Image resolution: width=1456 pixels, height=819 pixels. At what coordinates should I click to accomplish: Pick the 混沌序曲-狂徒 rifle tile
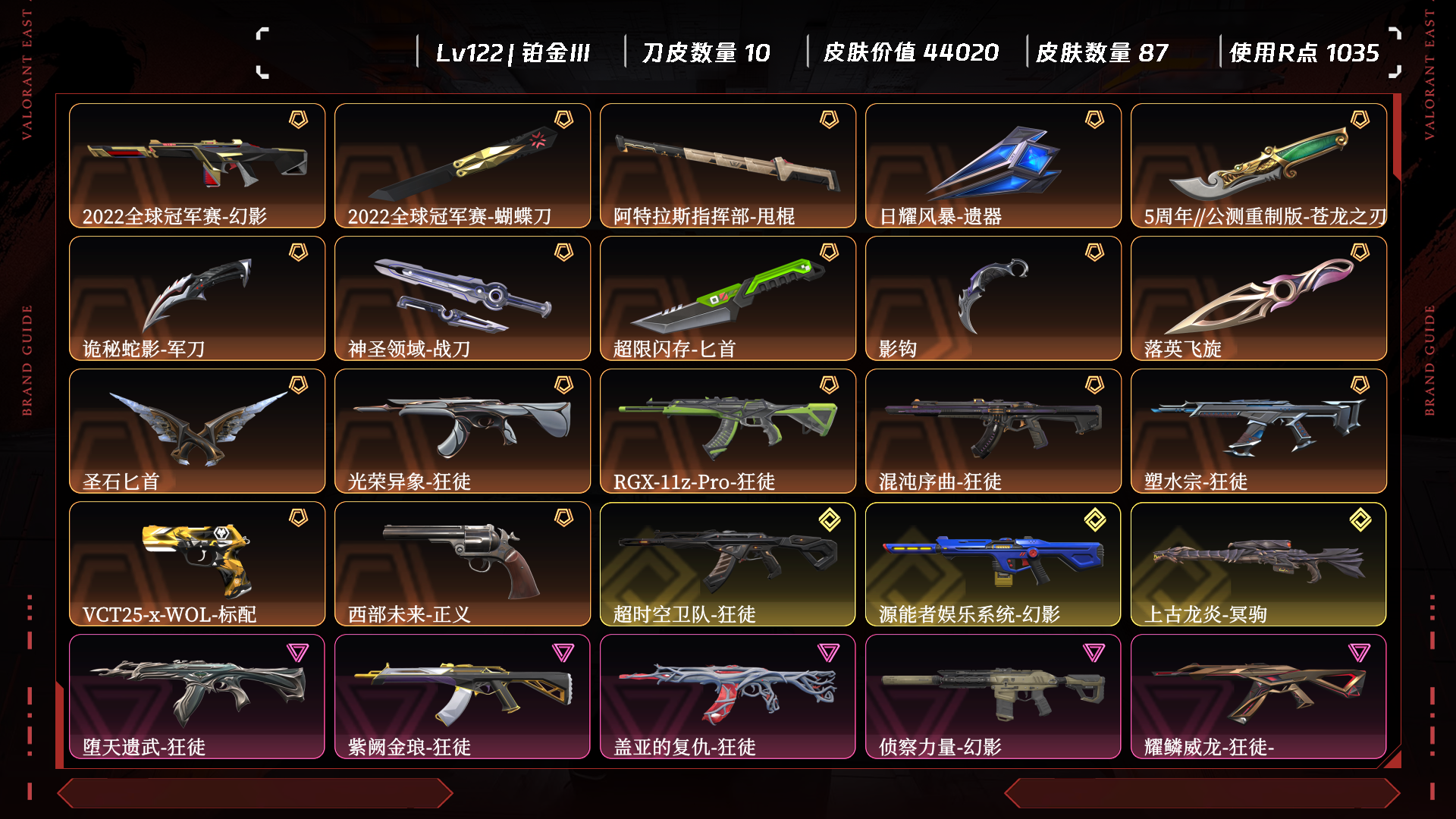993,431
